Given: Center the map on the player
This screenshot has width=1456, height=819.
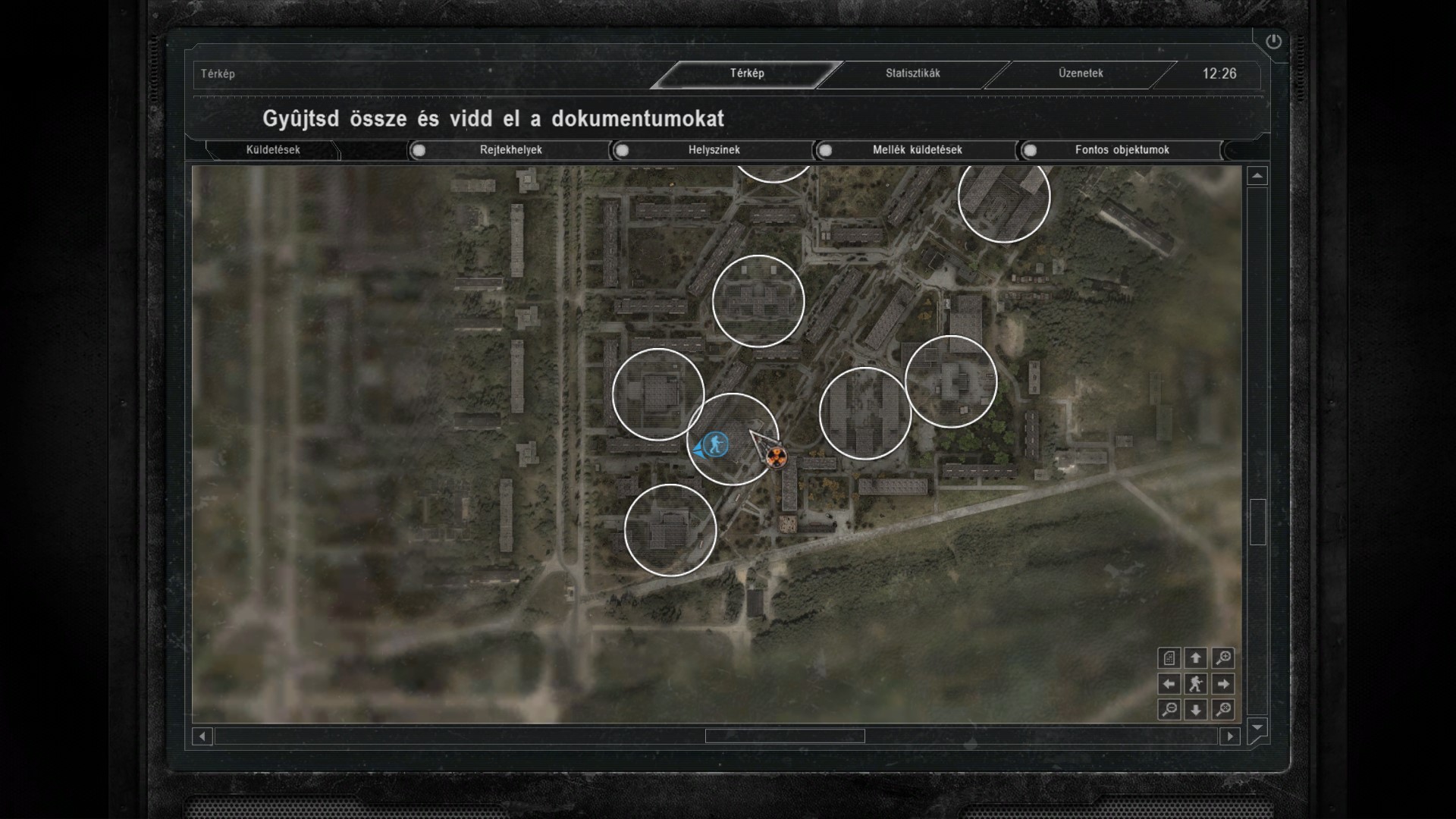Looking at the screenshot, I should pyautogui.click(x=1196, y=684).
